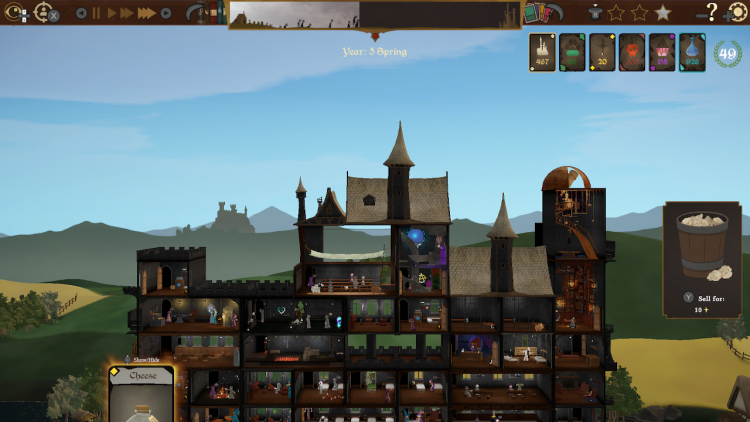750x422 pixels.
Task: Click the wizard hat icon
Action: point(596,13)
